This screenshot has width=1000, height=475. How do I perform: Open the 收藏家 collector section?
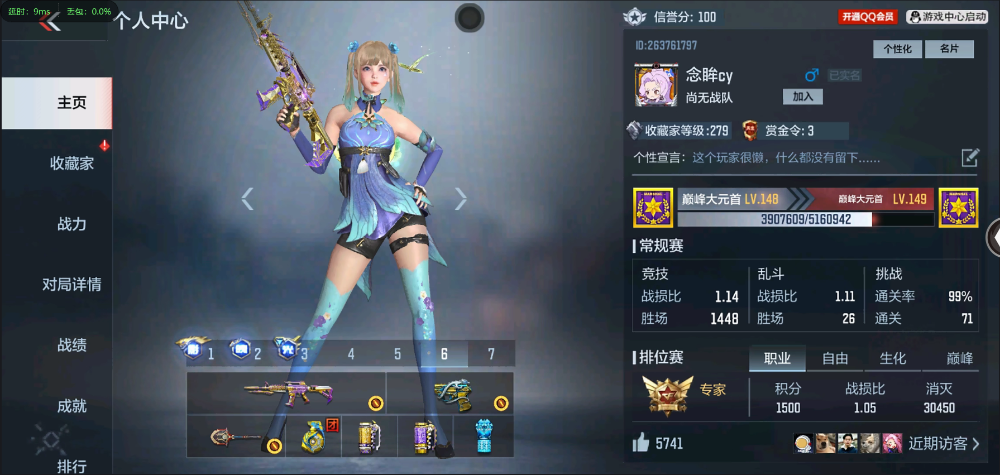pos(72,163)
